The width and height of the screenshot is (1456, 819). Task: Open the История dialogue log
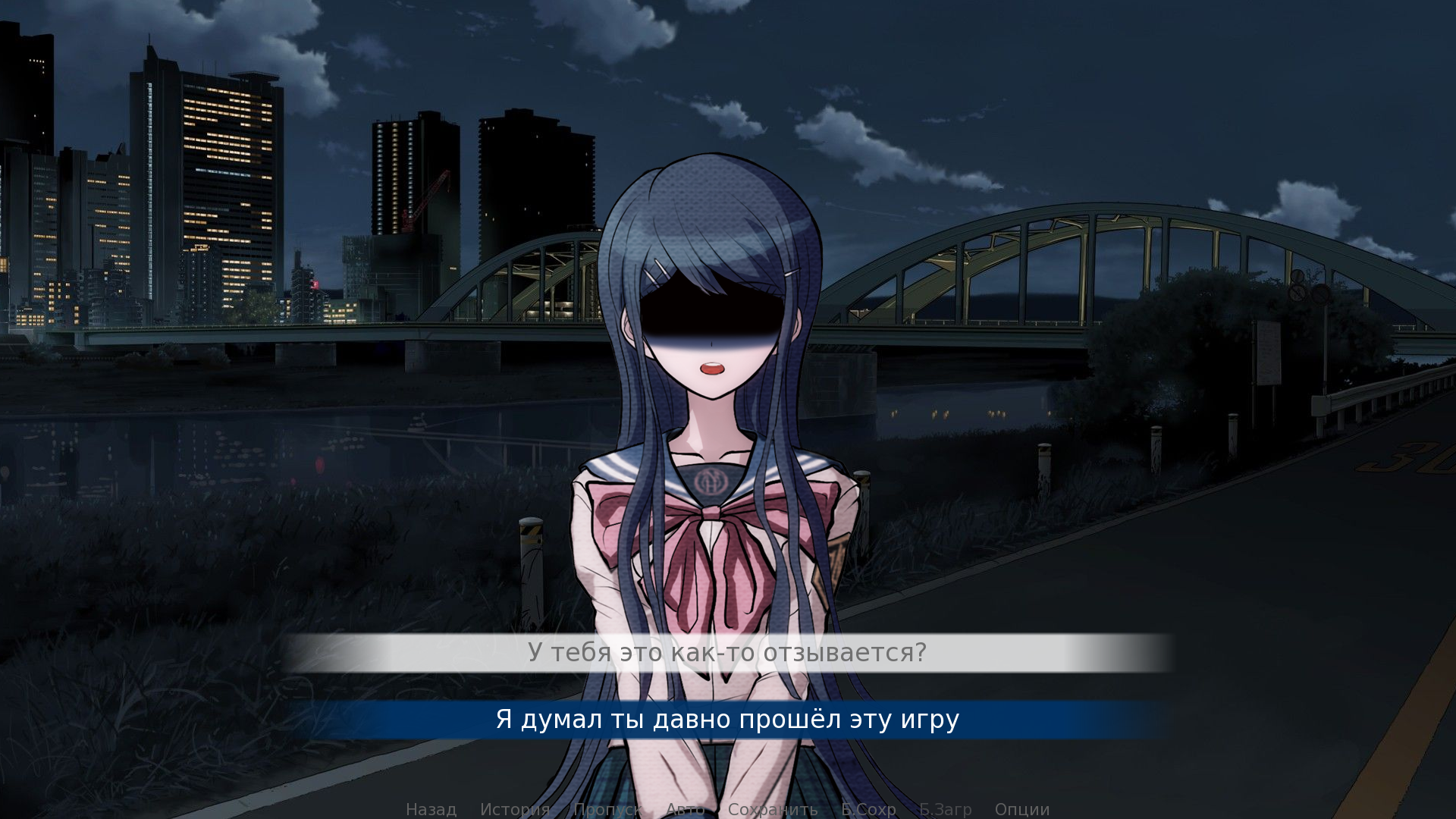click(515, 809)
